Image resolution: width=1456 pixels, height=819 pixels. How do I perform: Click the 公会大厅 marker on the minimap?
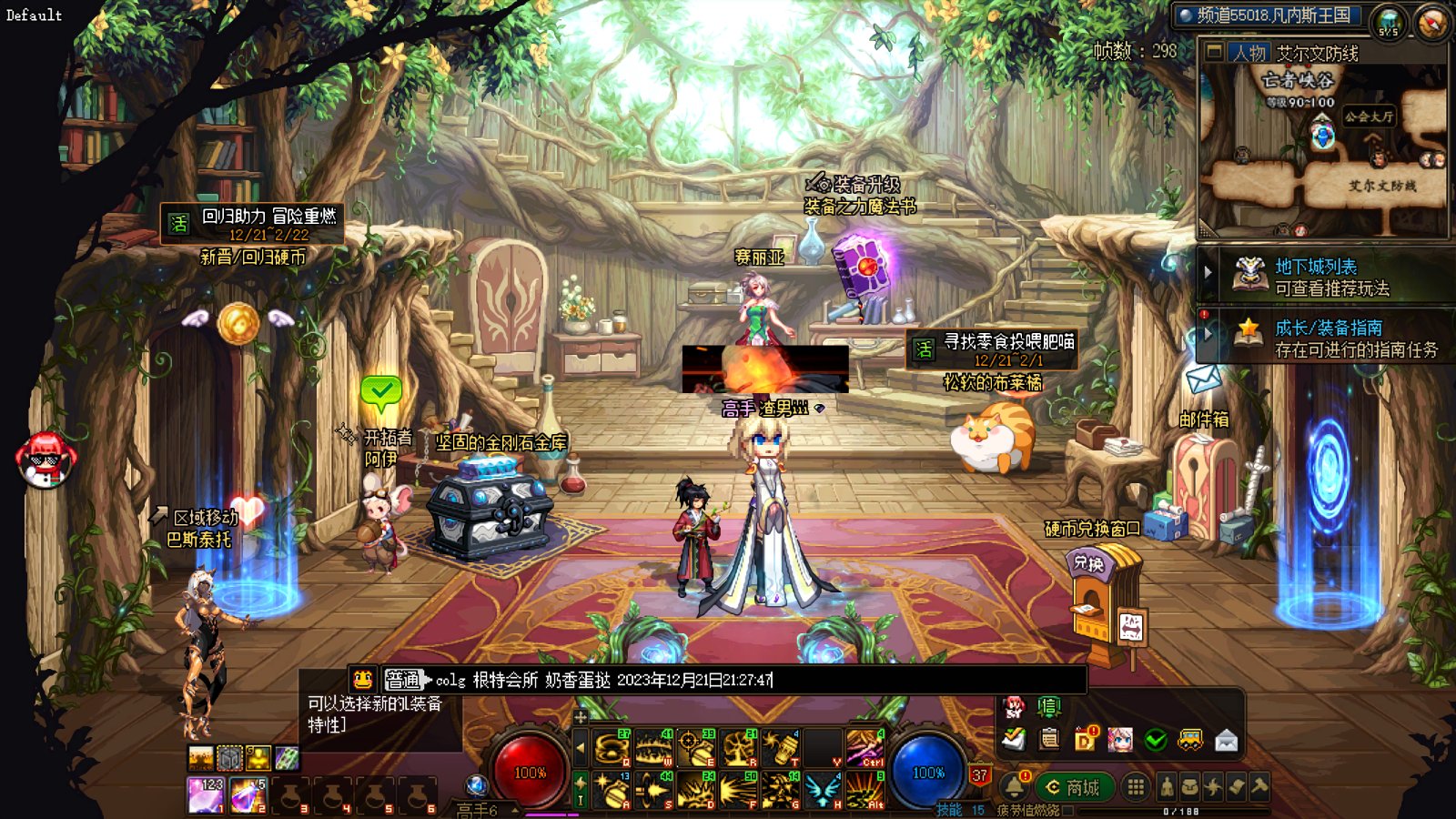coord(1369,116)
